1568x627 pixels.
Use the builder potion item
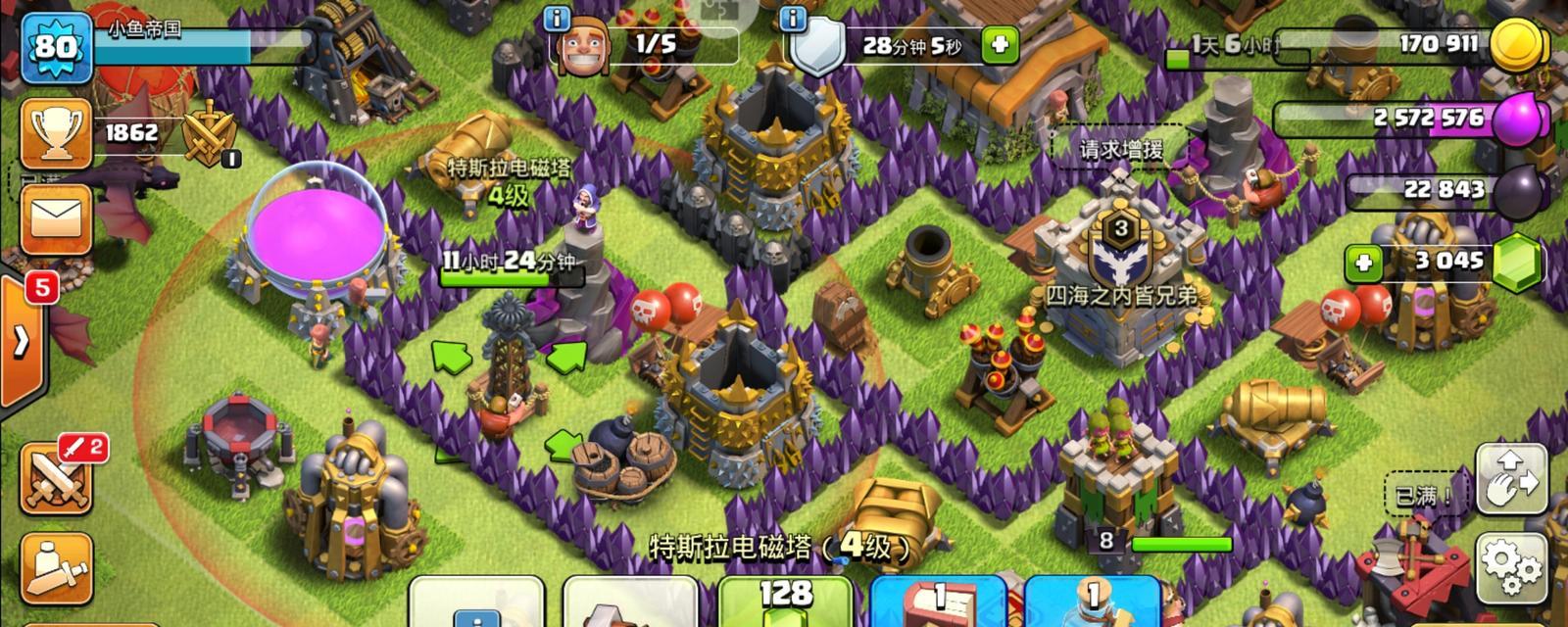1092,602
